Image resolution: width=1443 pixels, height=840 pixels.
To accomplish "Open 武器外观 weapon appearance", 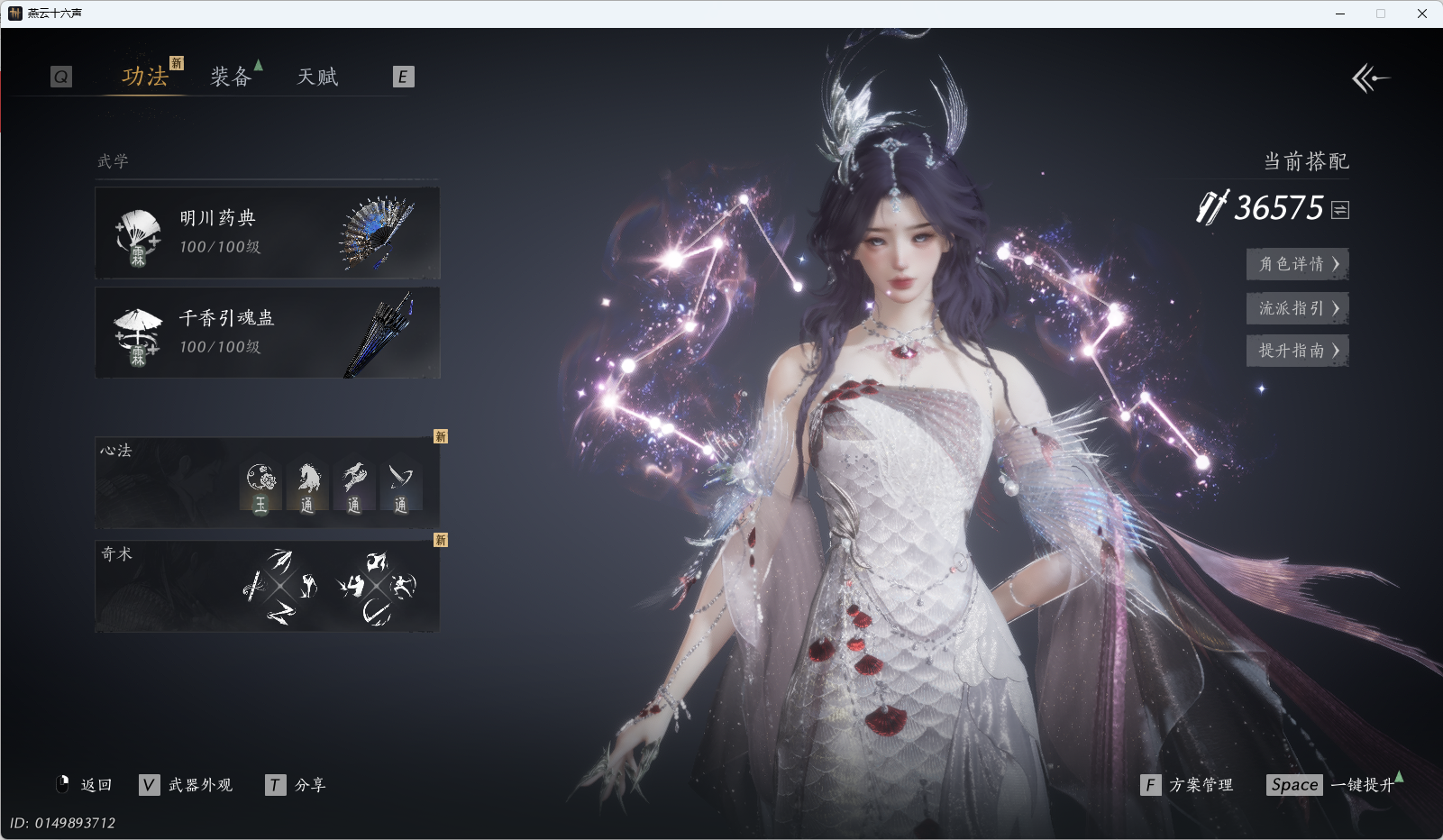I will 187,785.
